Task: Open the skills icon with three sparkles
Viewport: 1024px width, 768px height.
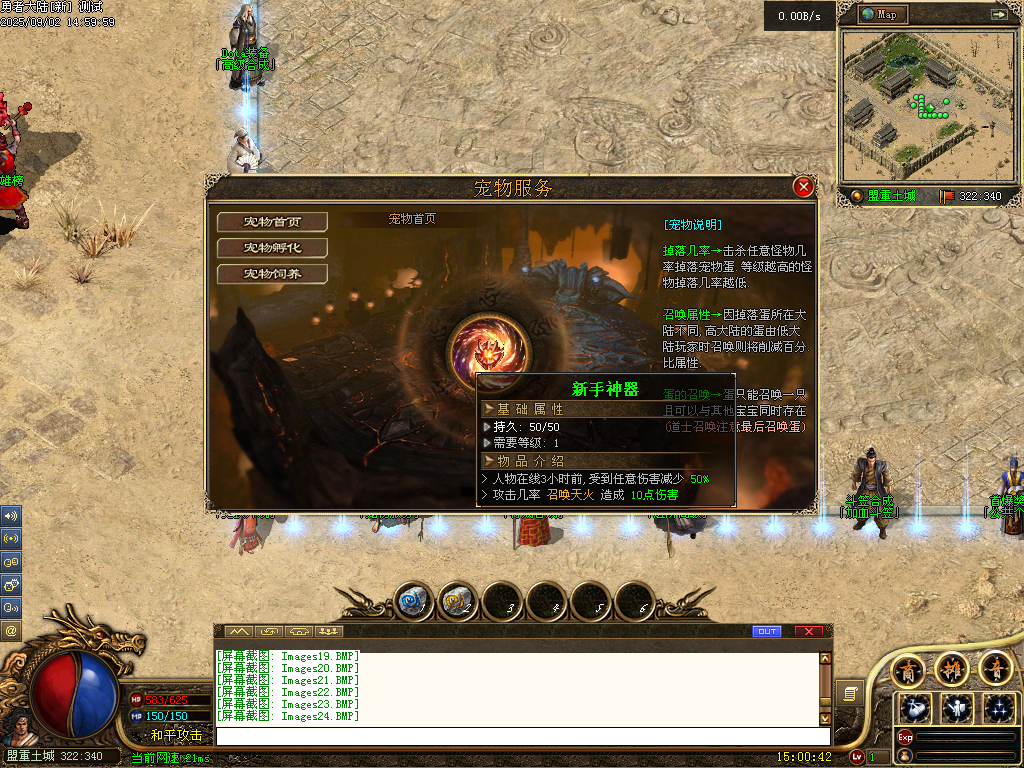Action: tap(997, 708)
